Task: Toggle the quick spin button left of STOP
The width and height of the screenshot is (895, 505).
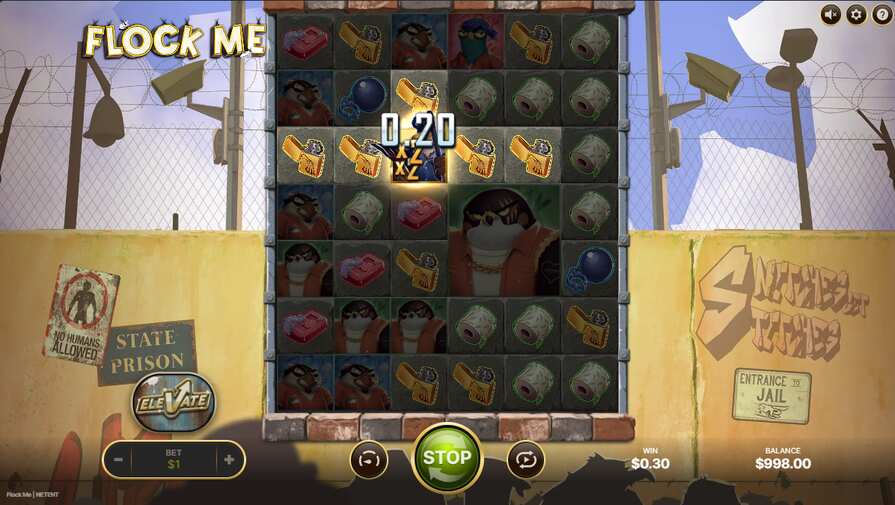Action: point(368,460)
